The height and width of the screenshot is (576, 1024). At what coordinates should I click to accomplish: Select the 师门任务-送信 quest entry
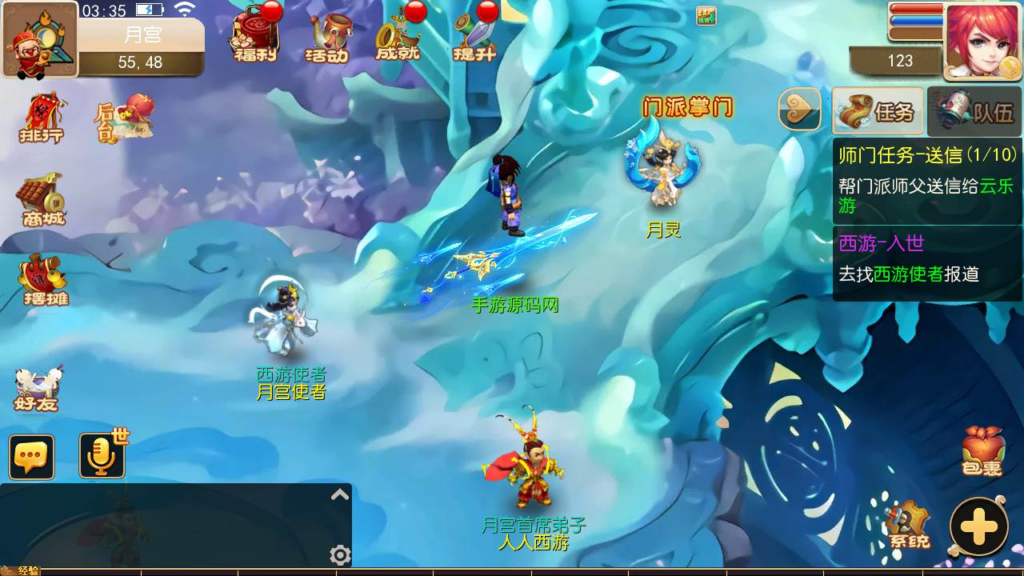click(x=927, y=180)
